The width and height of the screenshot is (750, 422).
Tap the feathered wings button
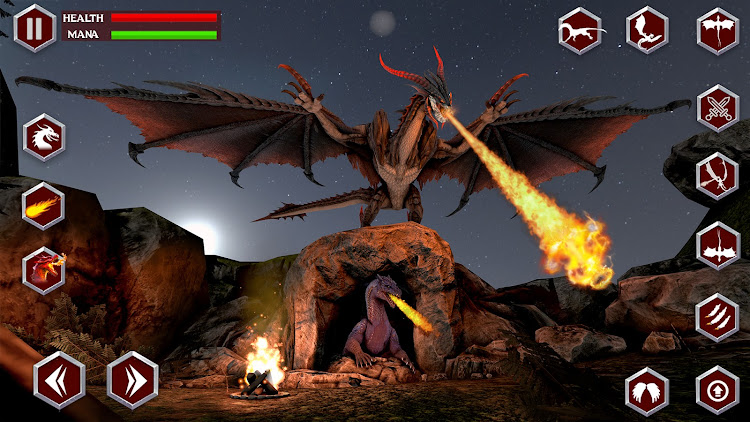647,390
